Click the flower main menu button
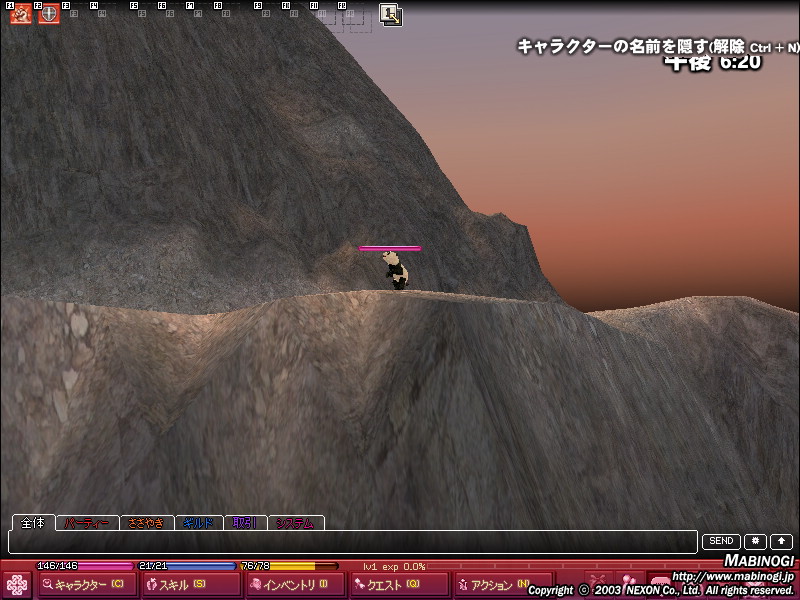Screen dimensions: 800x600 coord(18,585)
